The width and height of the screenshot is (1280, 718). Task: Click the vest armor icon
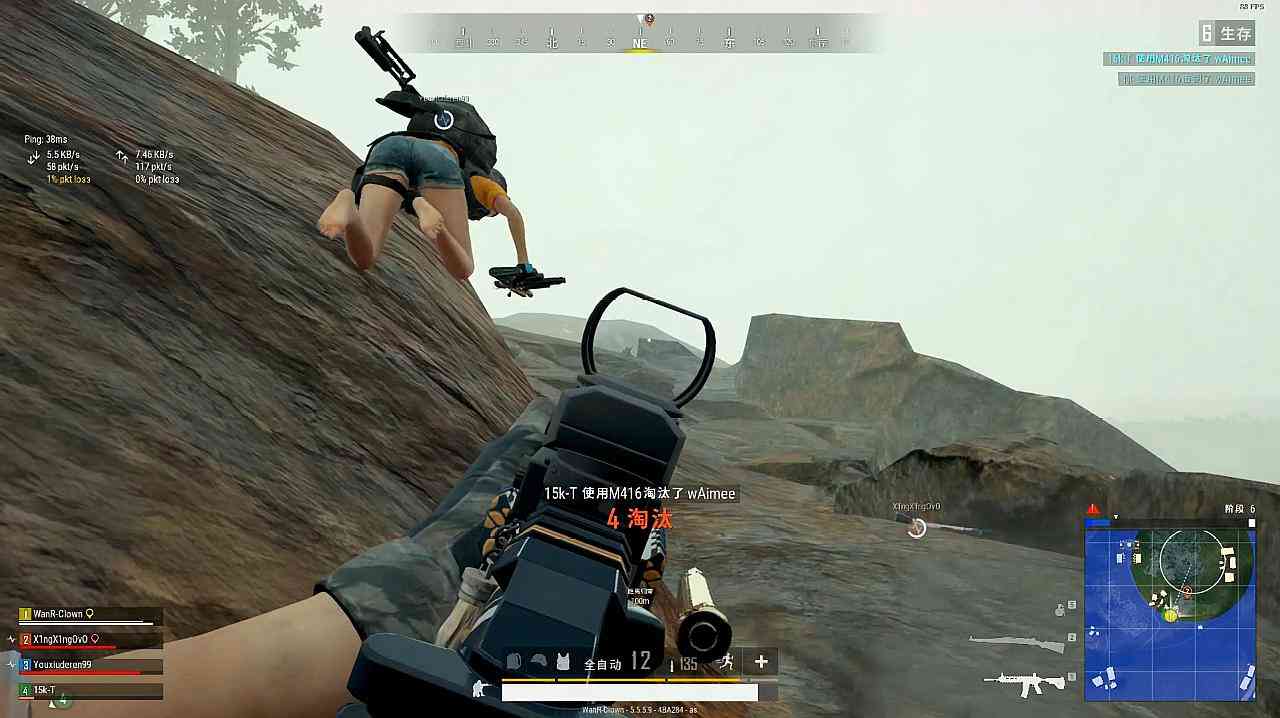tap(563, 661)
